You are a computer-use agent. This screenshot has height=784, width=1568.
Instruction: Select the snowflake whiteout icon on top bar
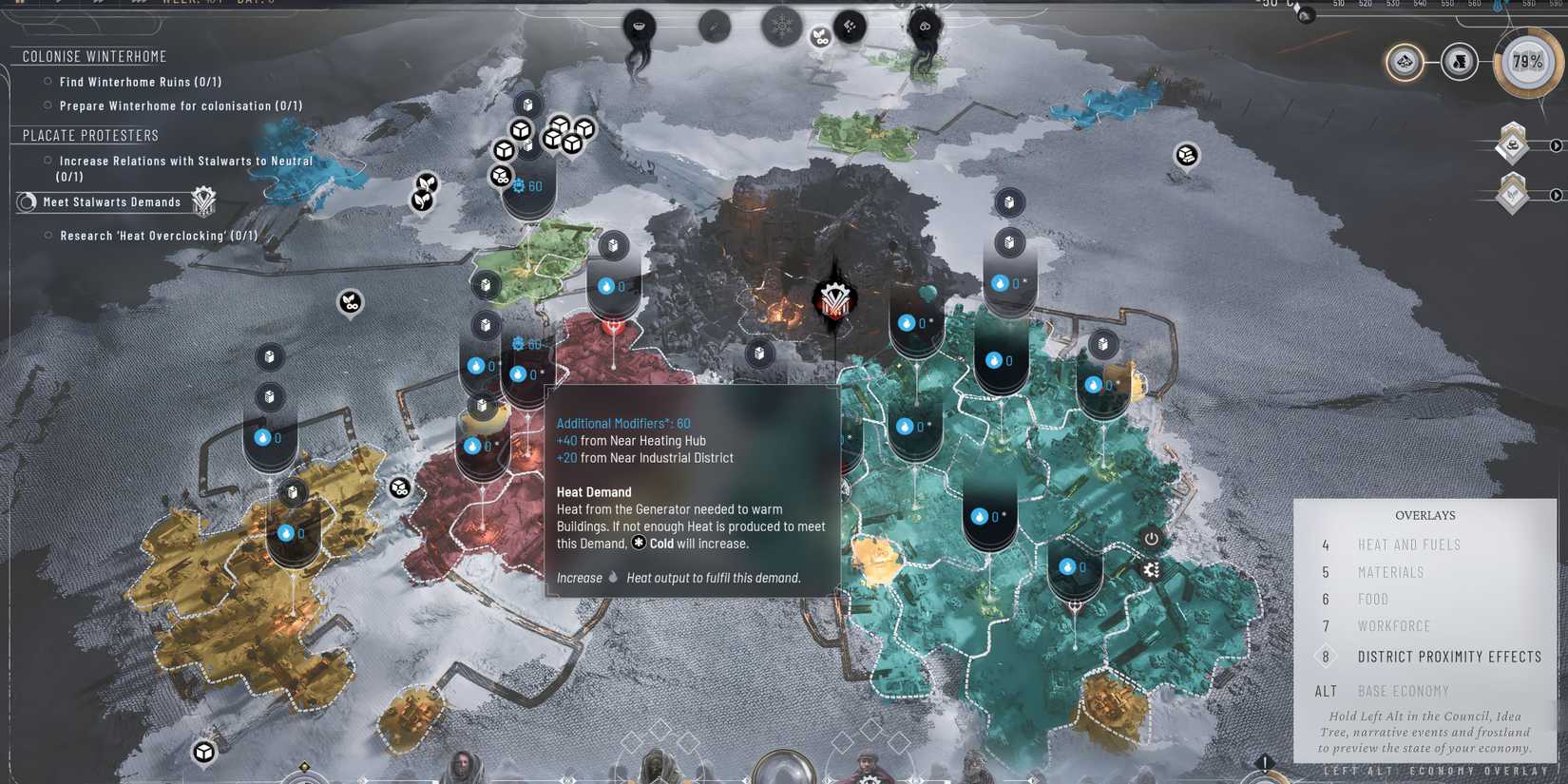(782, 27)
